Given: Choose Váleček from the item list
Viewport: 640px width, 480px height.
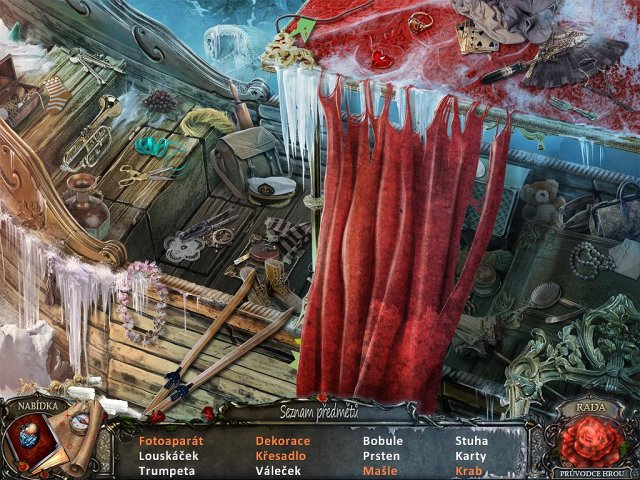Looking at the screenshot, I should click(x=277, y=471).
